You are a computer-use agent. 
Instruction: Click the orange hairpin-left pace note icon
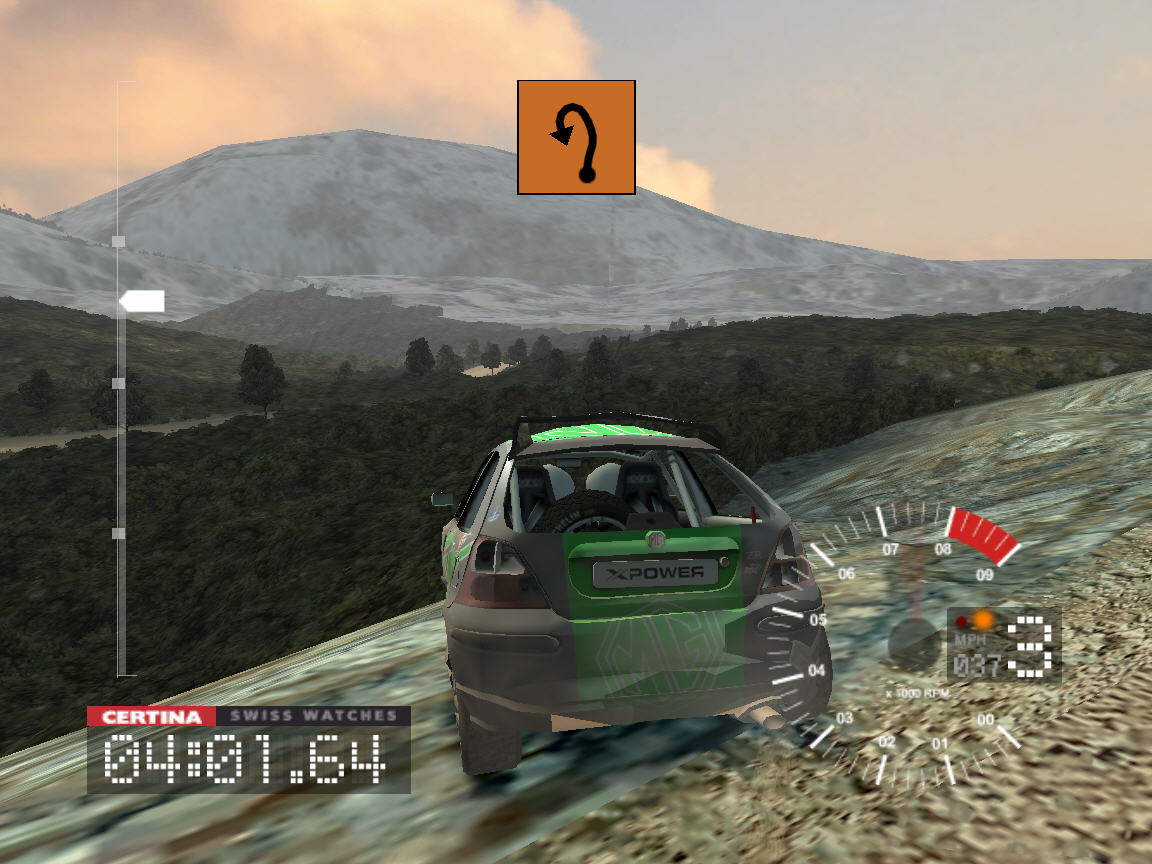(576, 137)
